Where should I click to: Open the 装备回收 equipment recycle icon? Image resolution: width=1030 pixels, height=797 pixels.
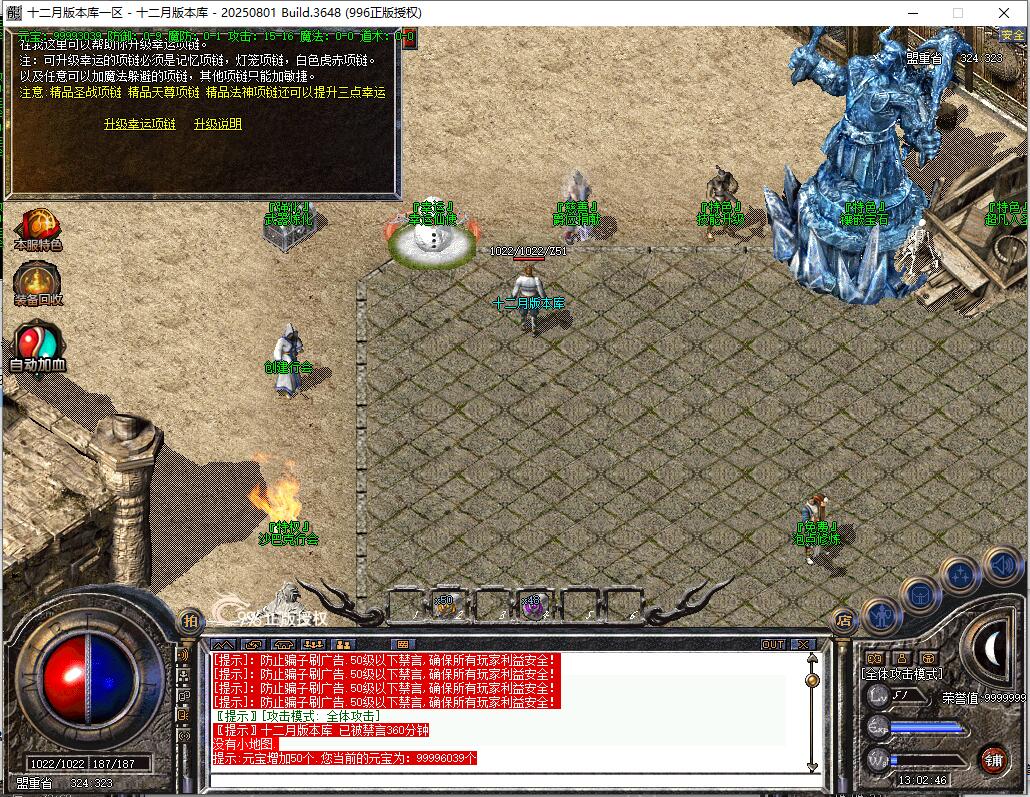[38, 283]
